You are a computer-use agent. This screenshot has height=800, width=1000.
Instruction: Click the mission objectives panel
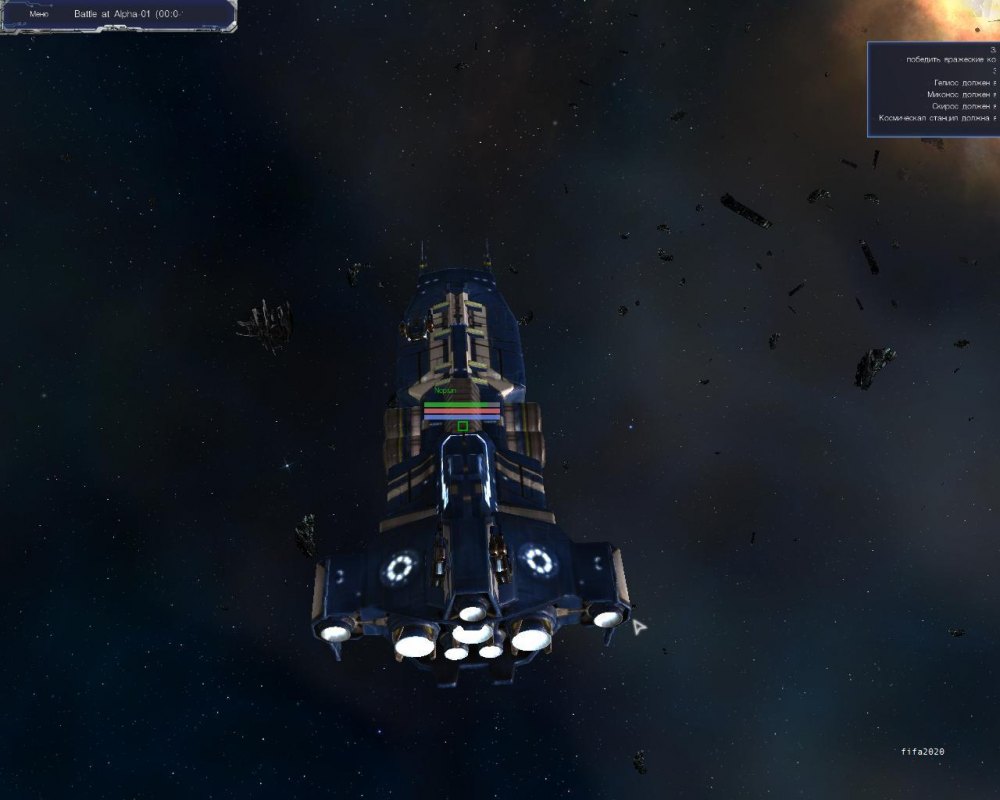[x=933, y=89]
